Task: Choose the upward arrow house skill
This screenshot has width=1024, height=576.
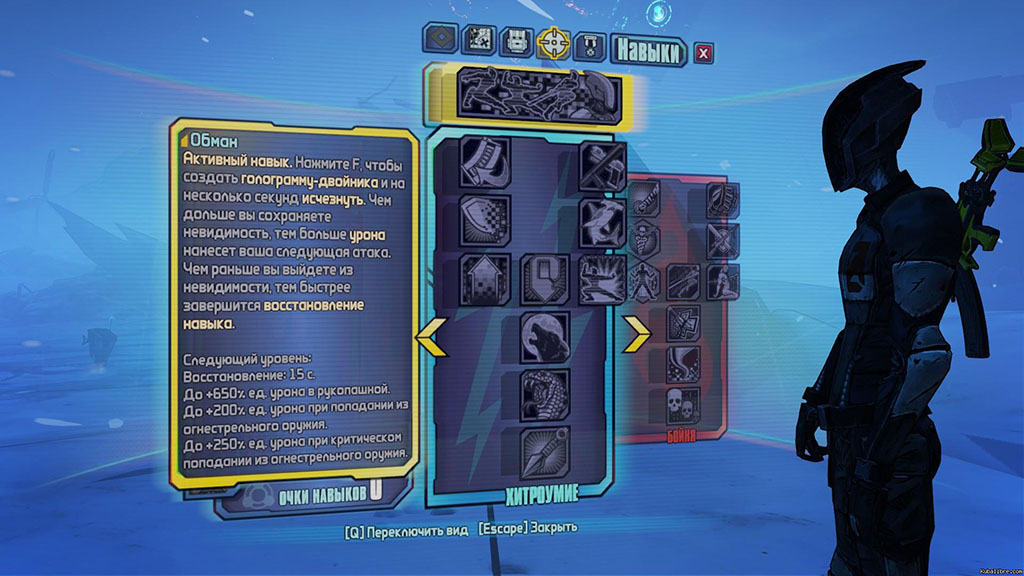Action: tap(485, 278)
